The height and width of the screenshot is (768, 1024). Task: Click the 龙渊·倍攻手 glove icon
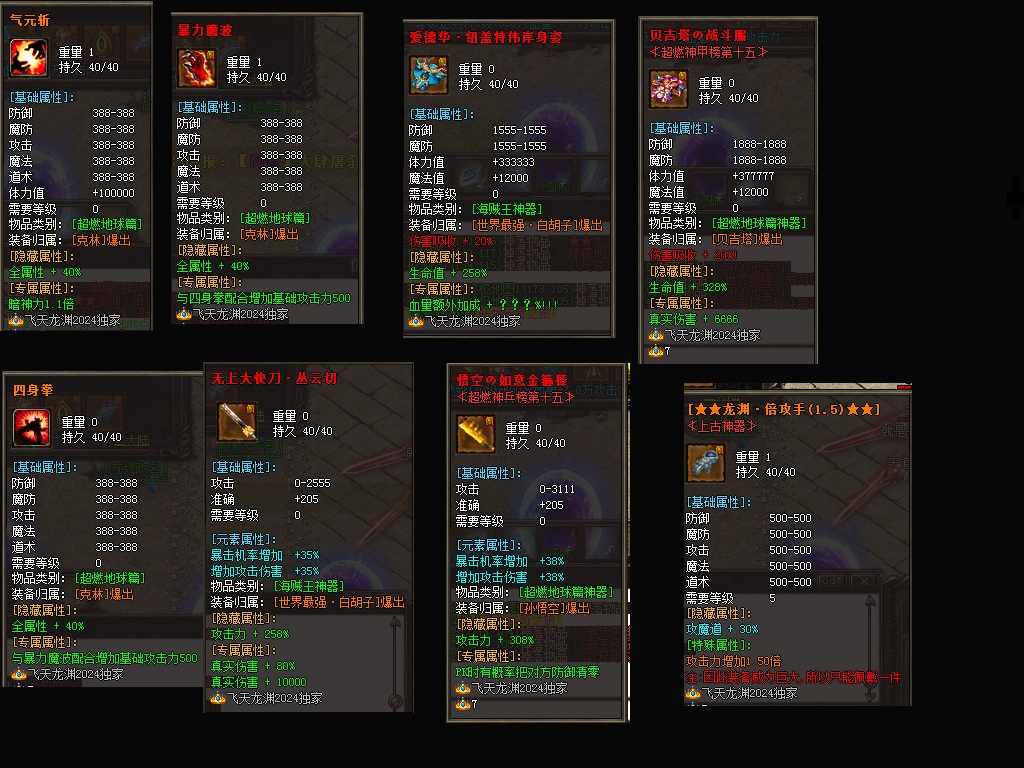(707, 463)
